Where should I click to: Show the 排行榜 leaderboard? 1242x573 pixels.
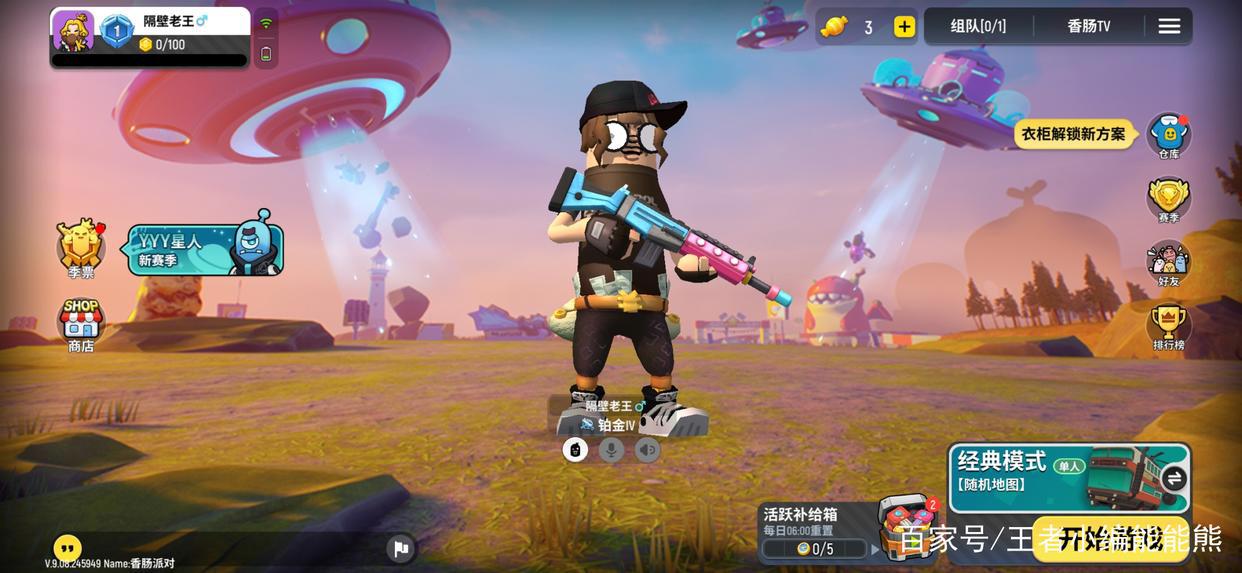[1168, 327]
